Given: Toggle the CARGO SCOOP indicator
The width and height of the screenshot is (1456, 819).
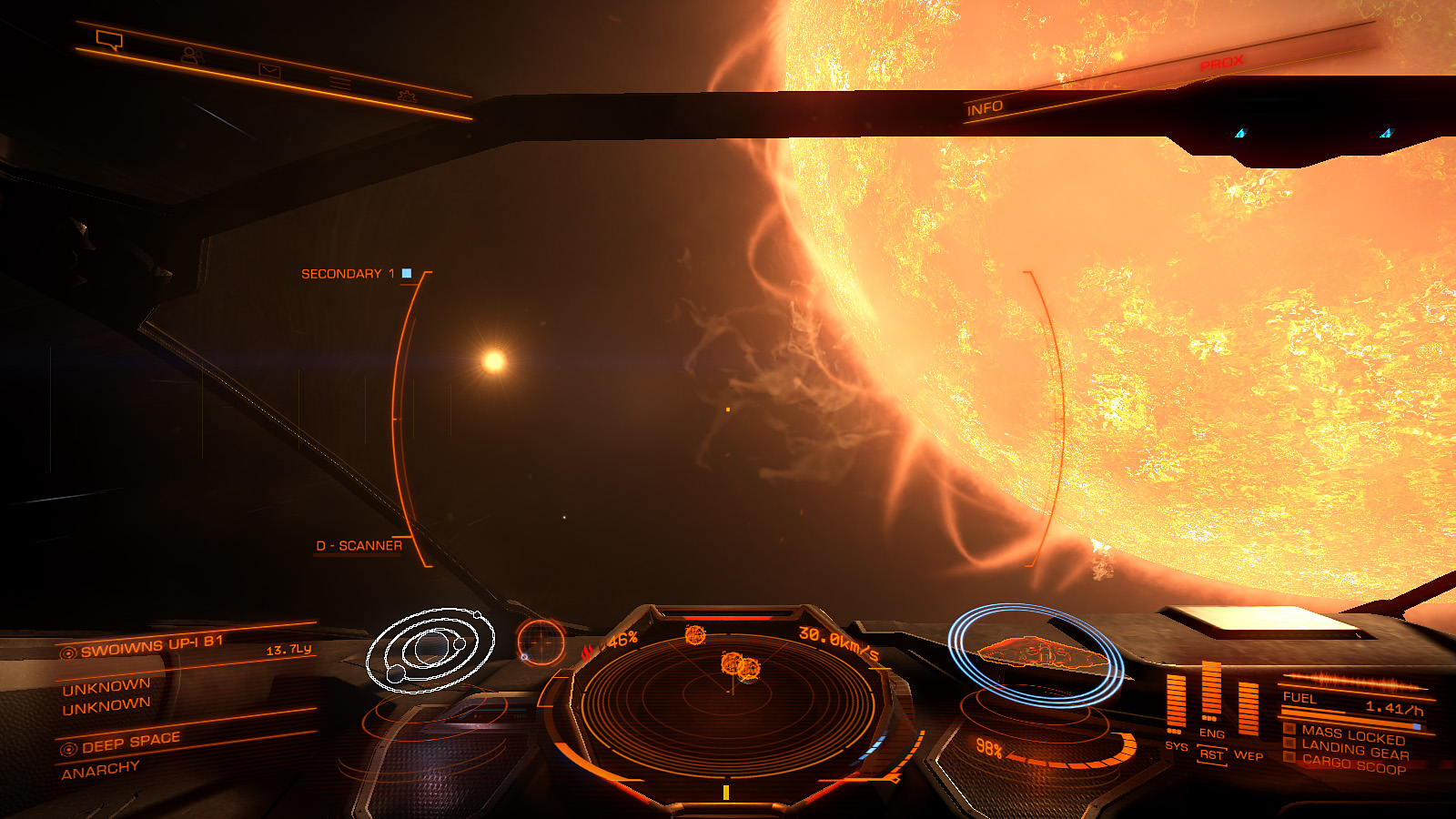Looking at the screenshot, I should pos(1353,765).
